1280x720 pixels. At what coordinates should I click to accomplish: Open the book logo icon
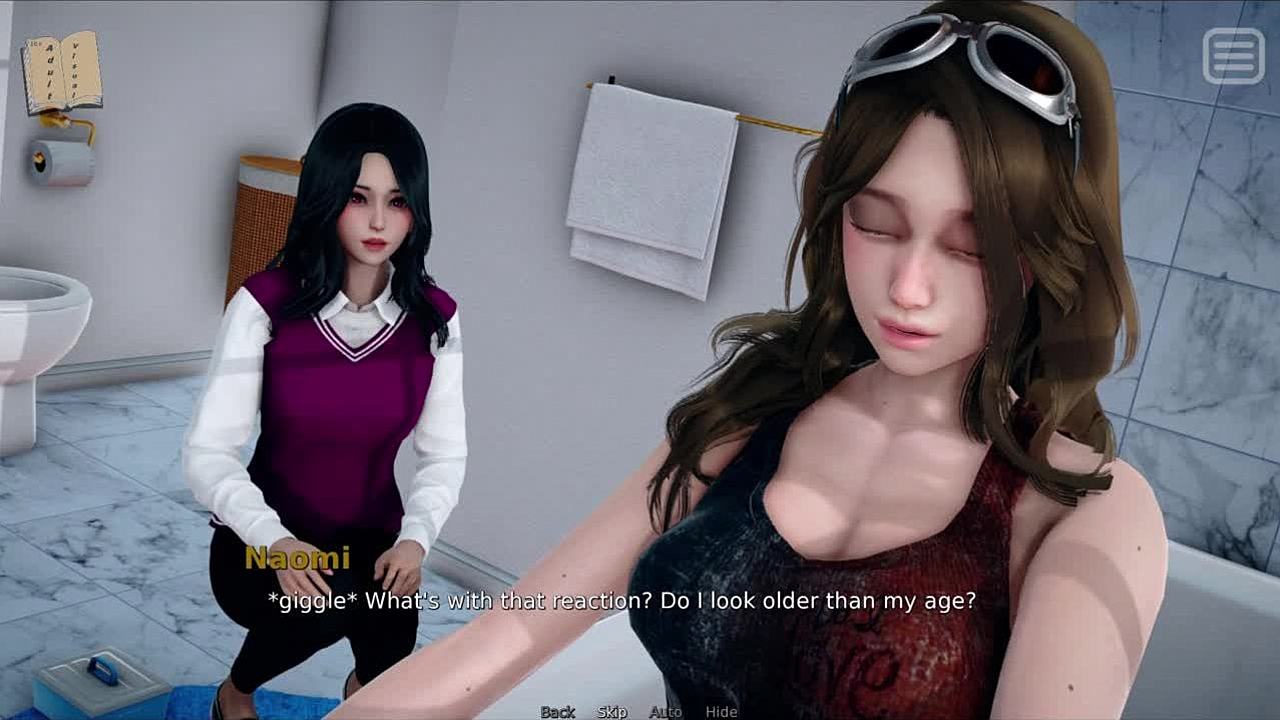[61, 73]
